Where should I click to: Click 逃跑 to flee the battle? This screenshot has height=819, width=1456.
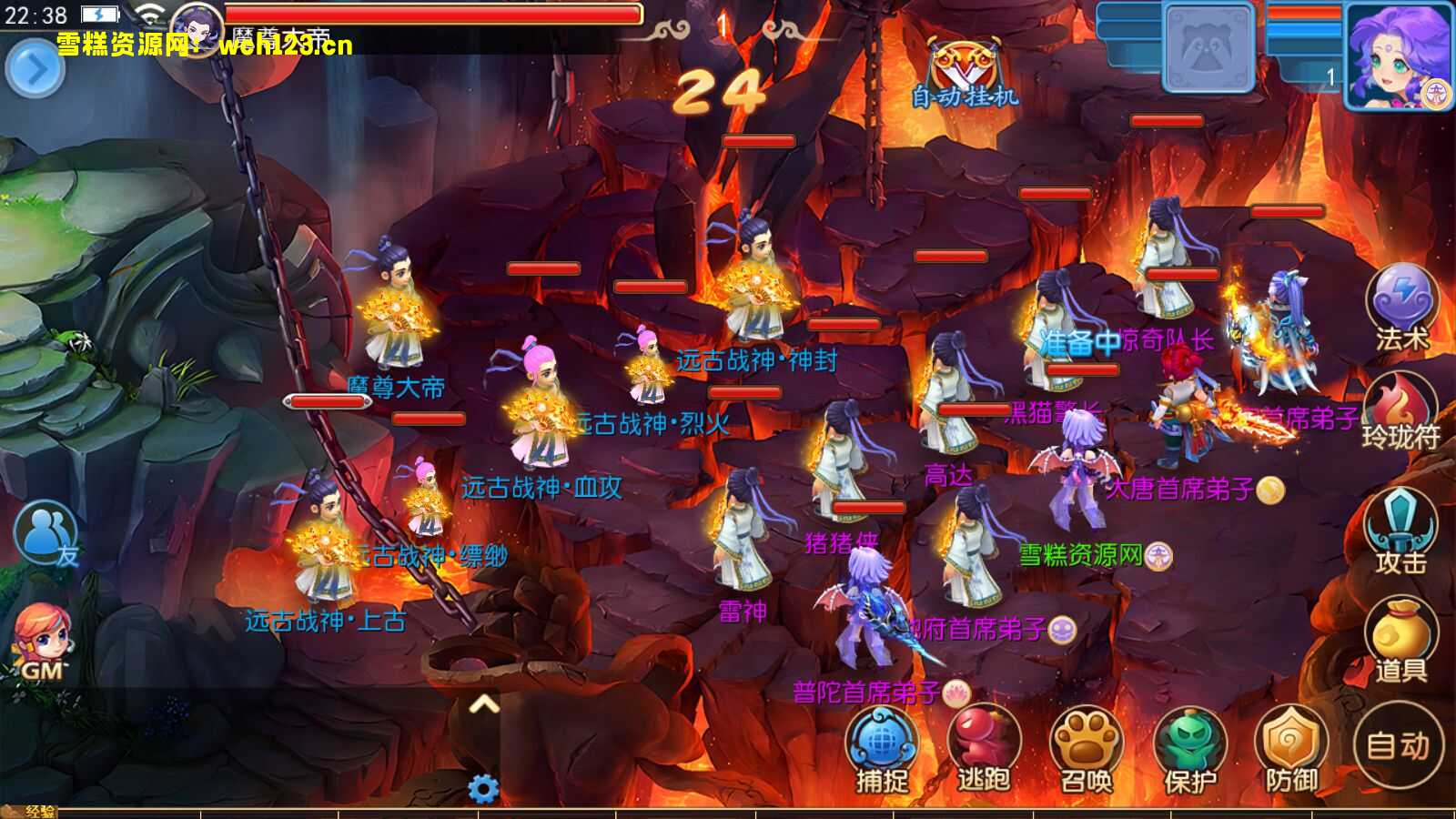point(984,750)
